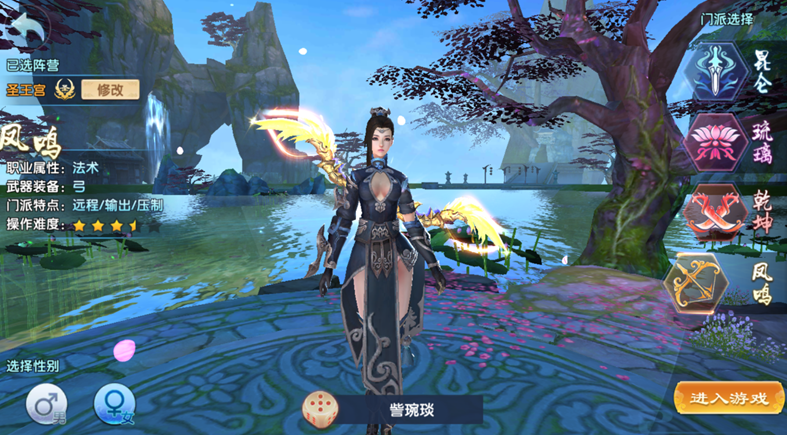Click the 修改 button to change faction
The image size is (787, 435).
(x=110, y=89)
